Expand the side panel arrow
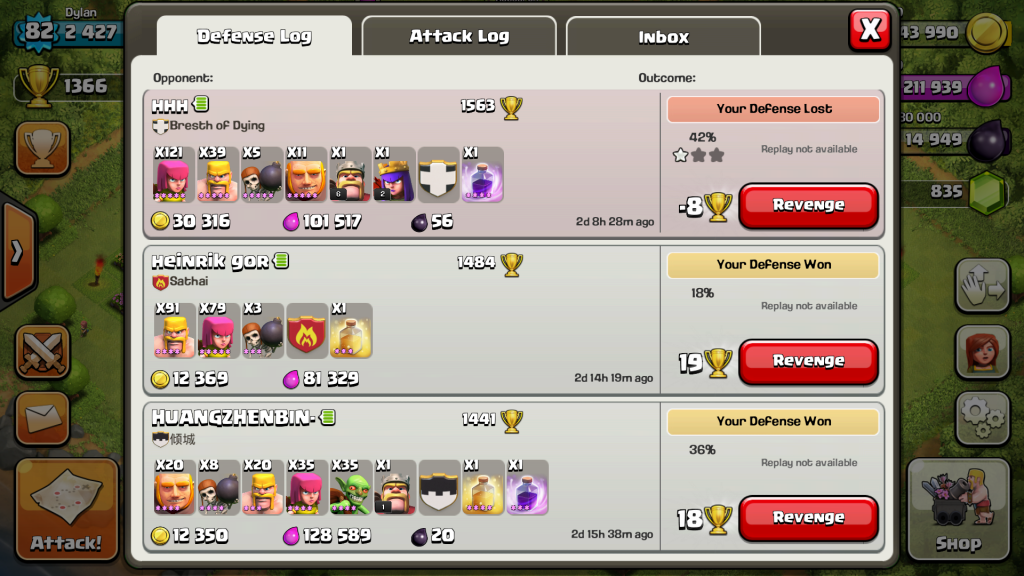Screen dimensions: 1024x576 pos(16,252)
